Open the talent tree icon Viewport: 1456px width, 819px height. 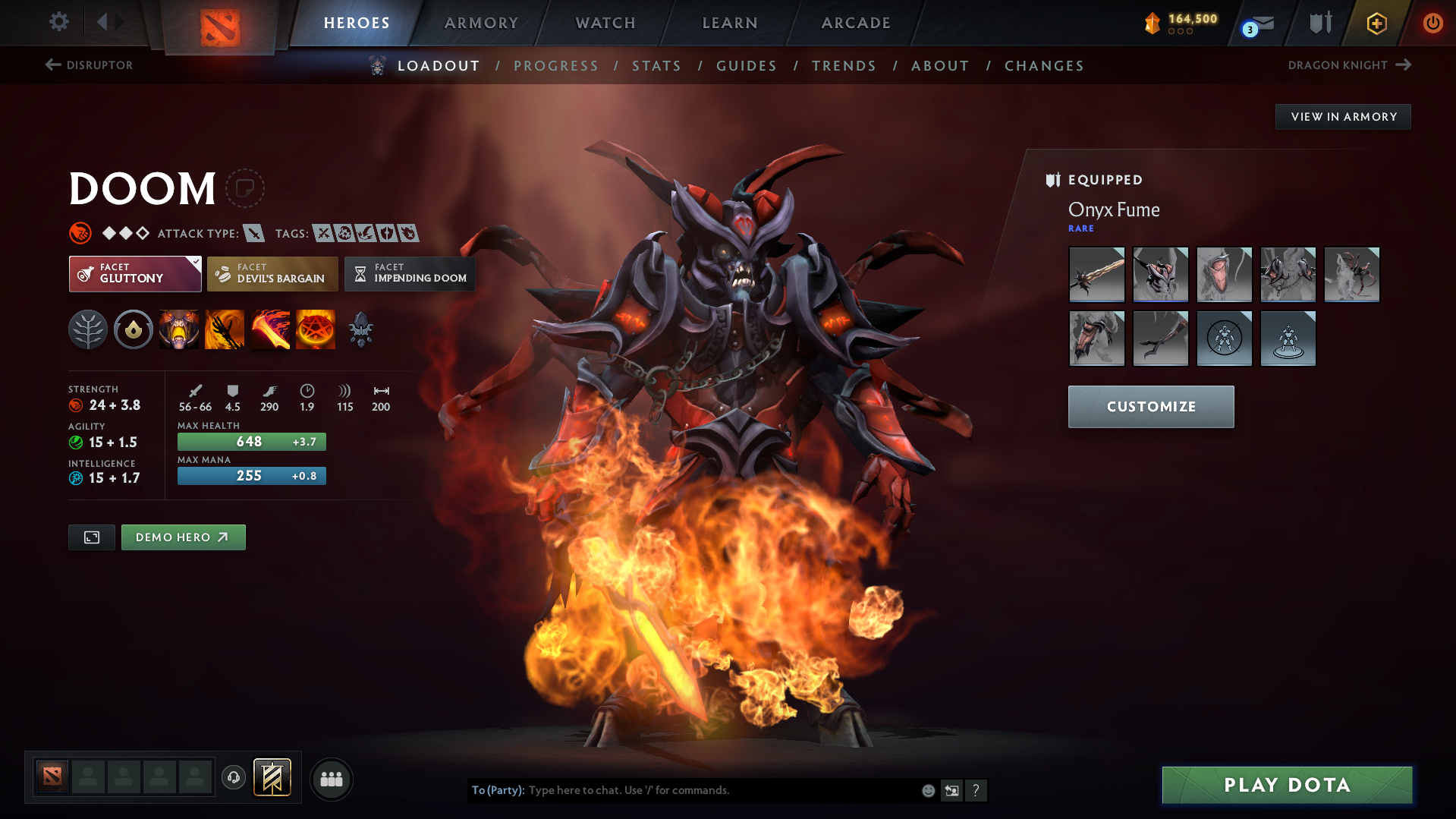pyautogui.click(x=88, y=329)
